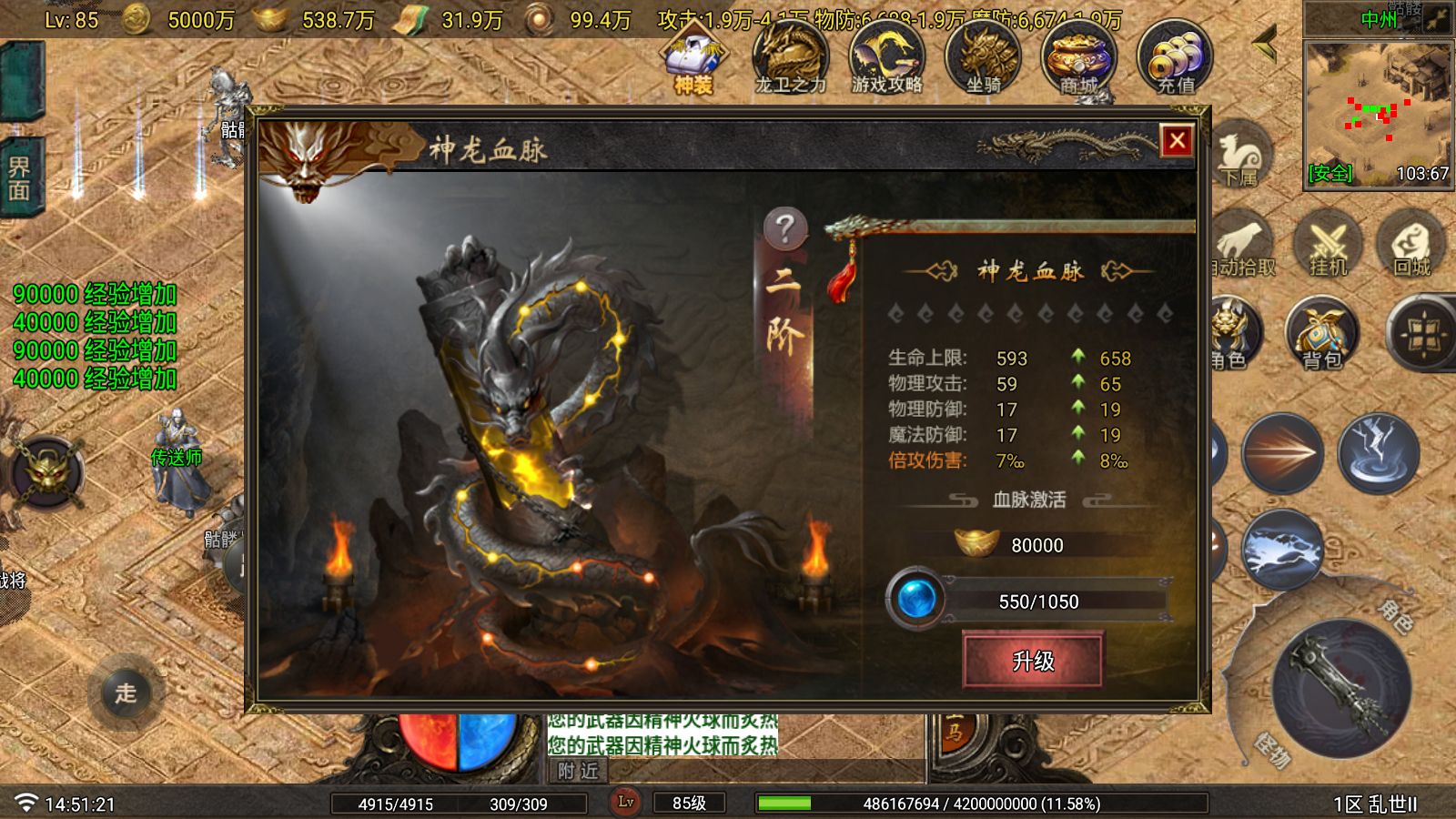Toggle the 挂机 auto-battle button
This screenshot has width=1456, height=819.
point(1327,244)
